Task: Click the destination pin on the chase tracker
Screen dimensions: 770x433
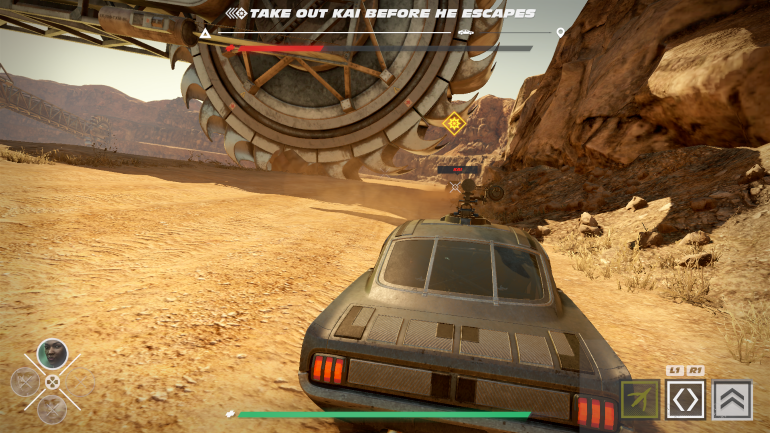Action: 560,33
